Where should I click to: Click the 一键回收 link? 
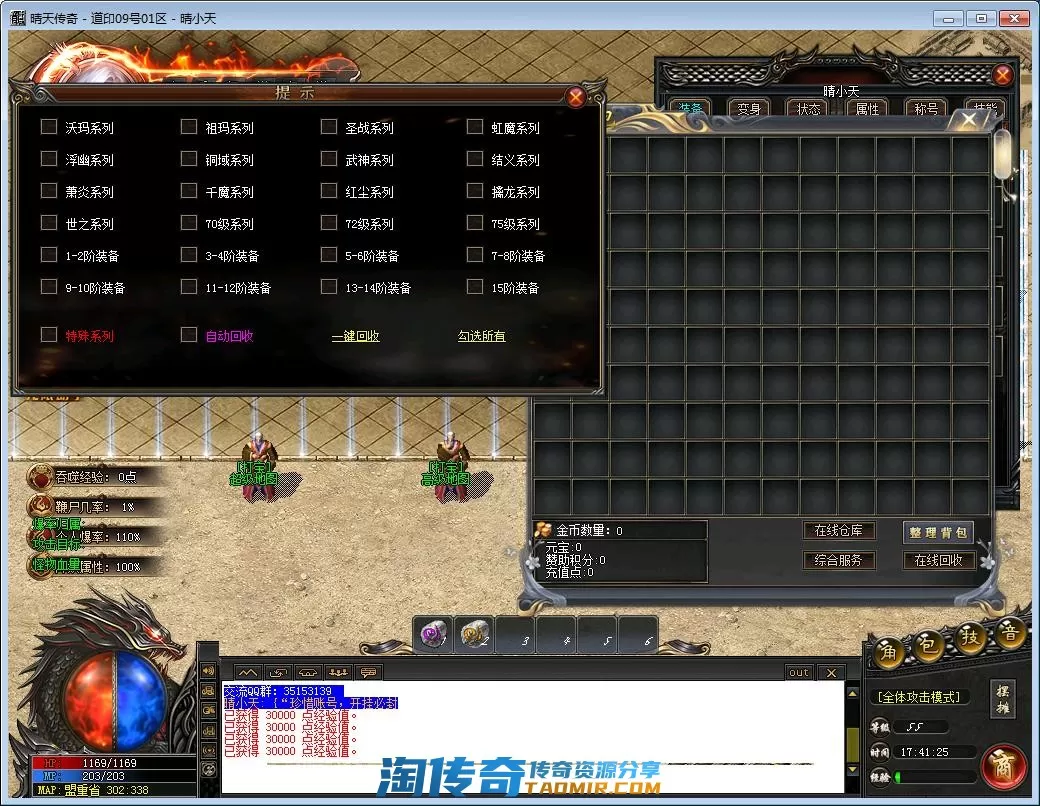click(x=356, y=337)
